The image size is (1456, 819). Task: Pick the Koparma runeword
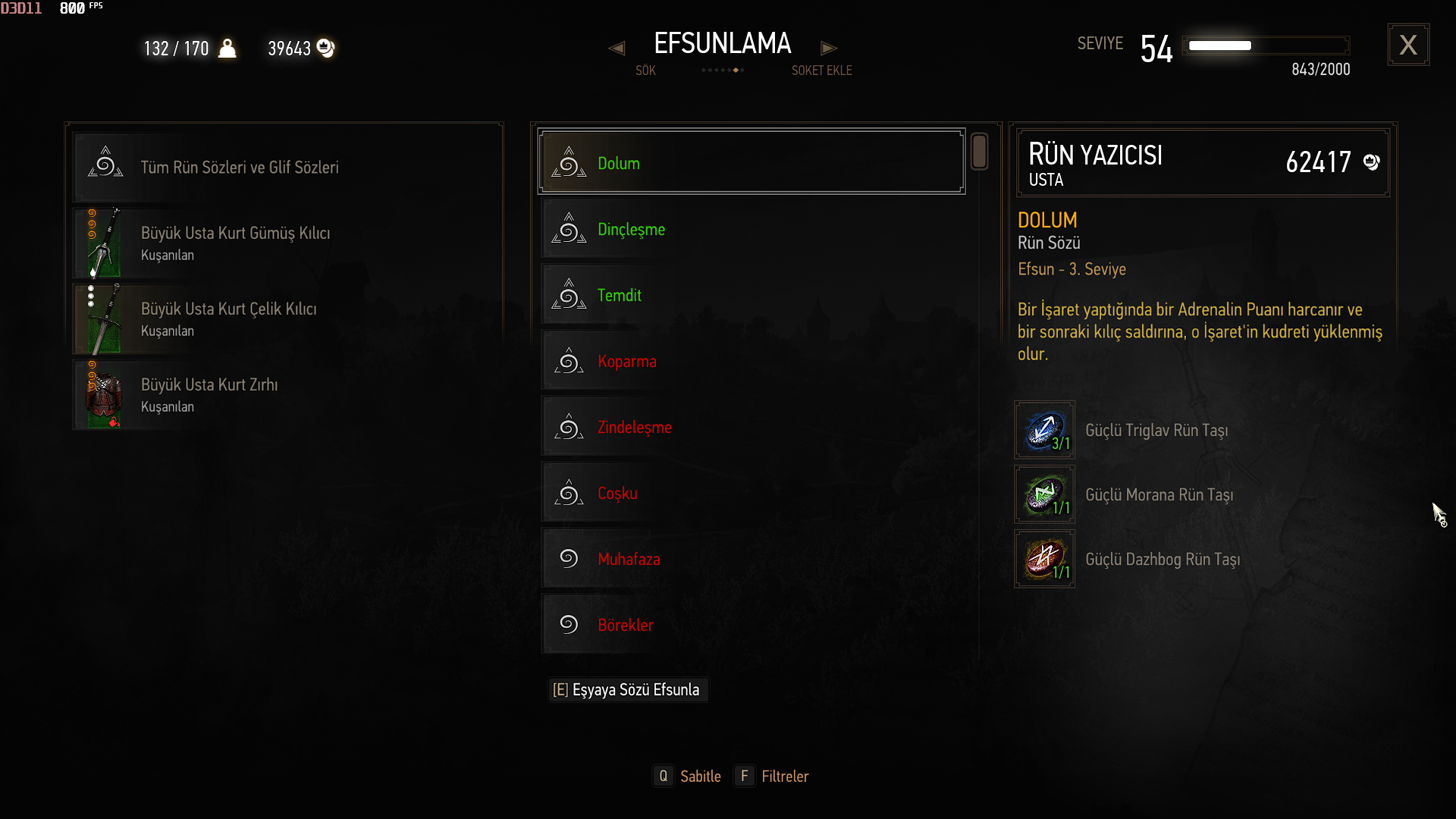click(751, 361)
